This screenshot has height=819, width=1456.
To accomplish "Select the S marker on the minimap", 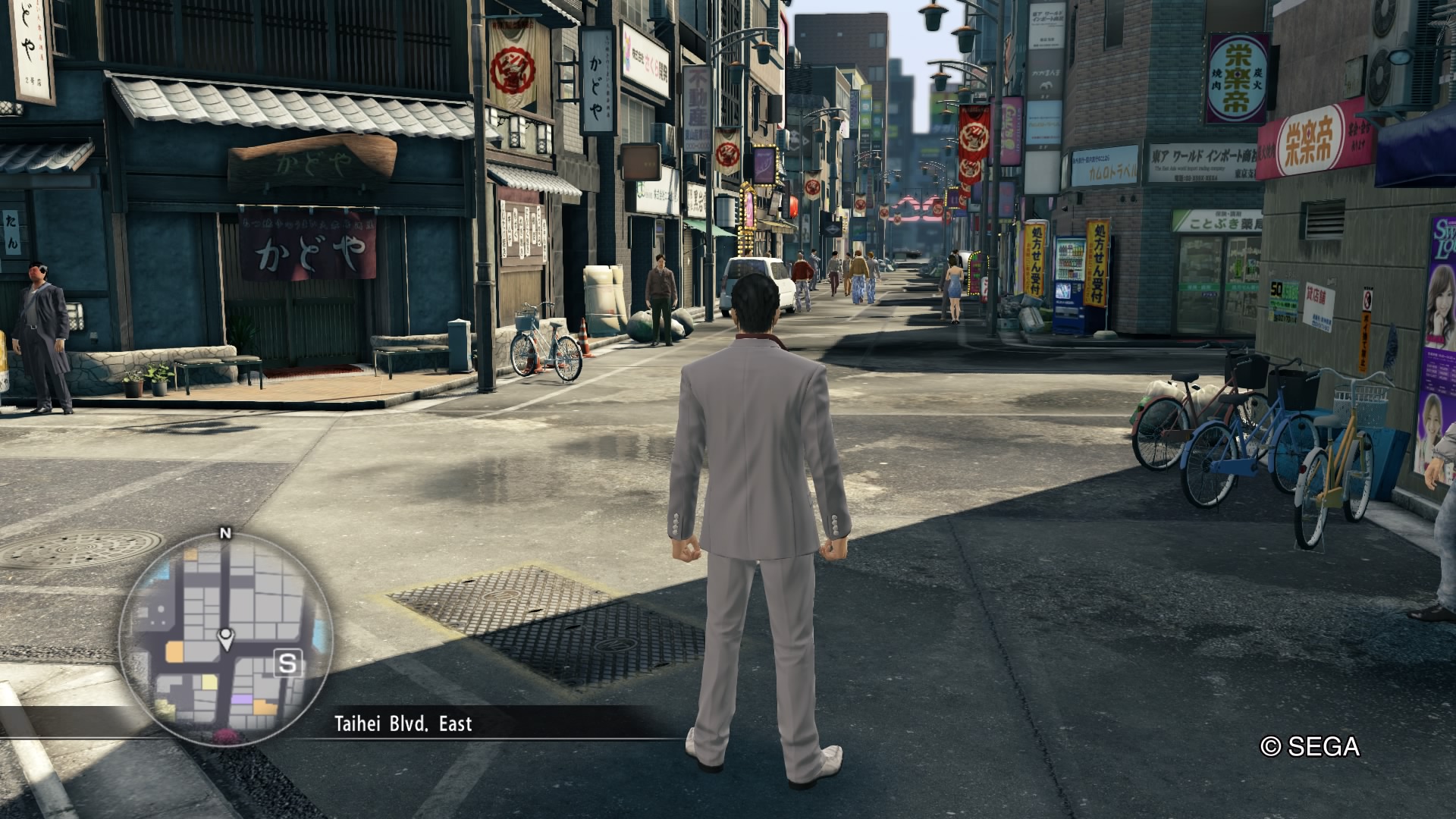I will click(287, 664).
